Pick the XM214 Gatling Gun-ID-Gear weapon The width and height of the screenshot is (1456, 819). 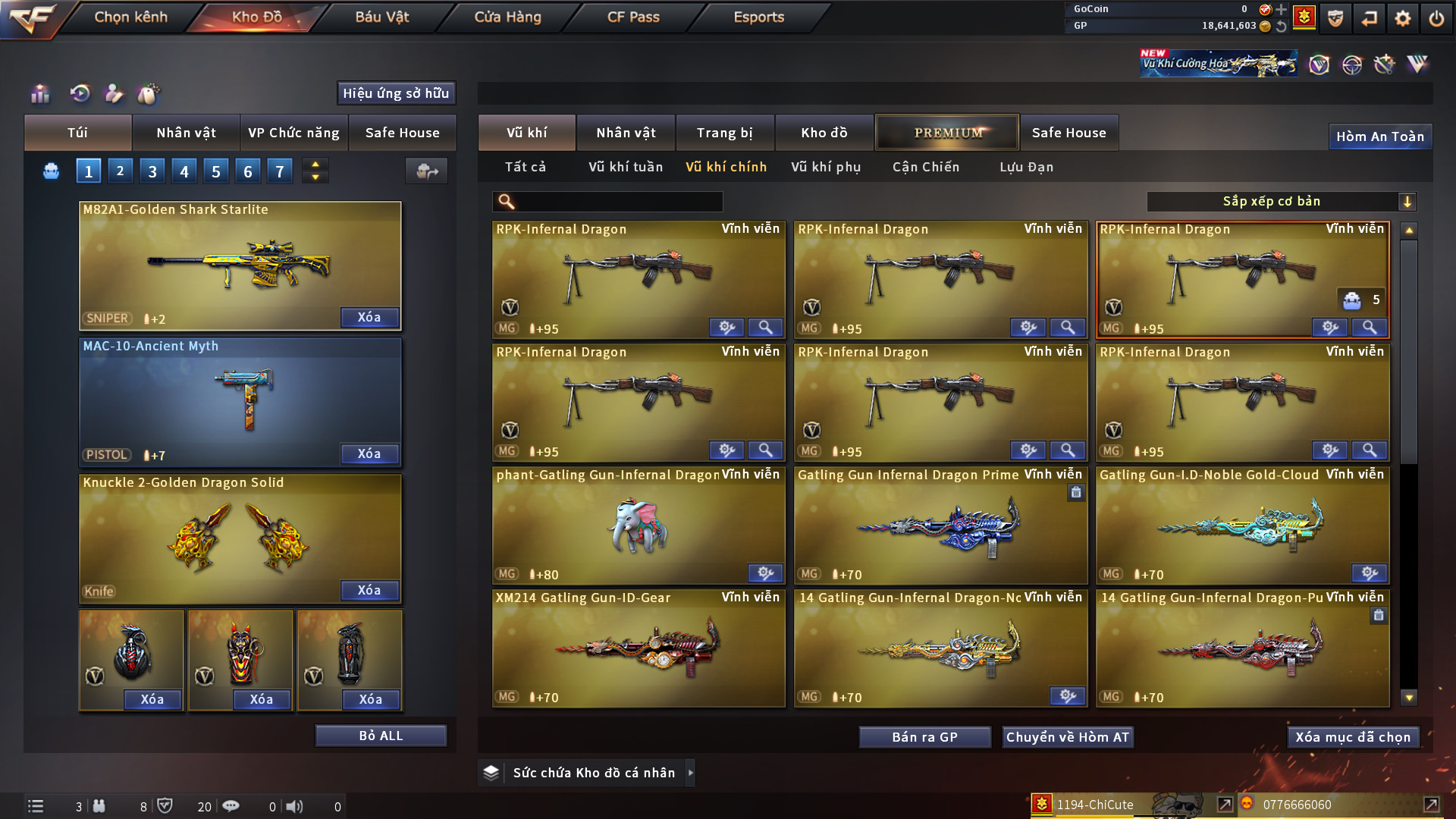click(639, 648)
